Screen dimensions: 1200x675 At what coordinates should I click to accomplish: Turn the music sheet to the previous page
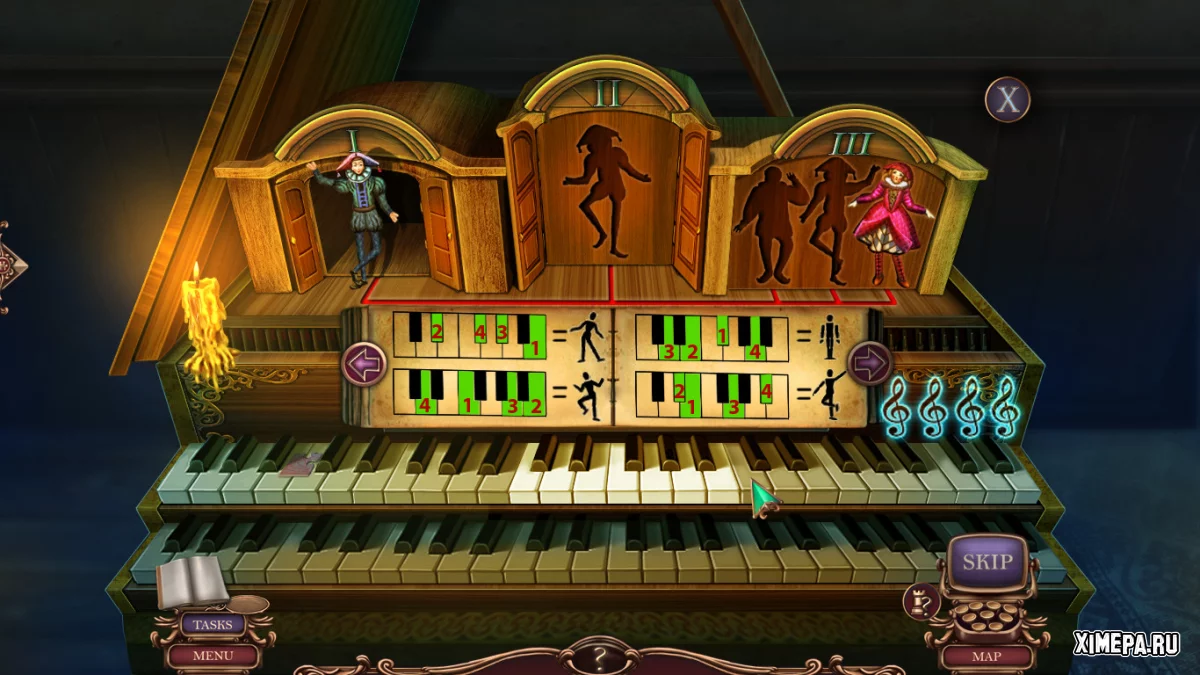[x=364, y=363]
